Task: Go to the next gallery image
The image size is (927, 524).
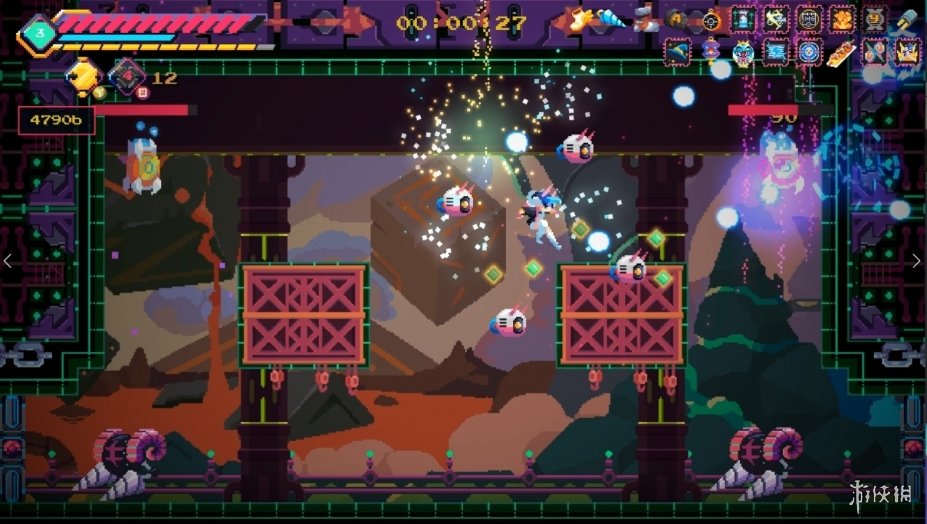Action: 916,261
